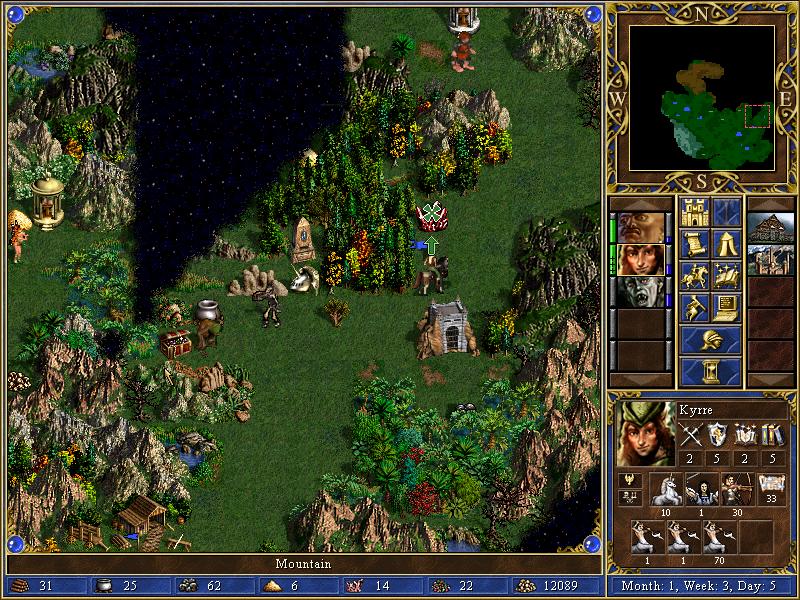Screen dimensions: 800x600
Task: Select the swordswoman stack with 1 unit
Action: 702,489
